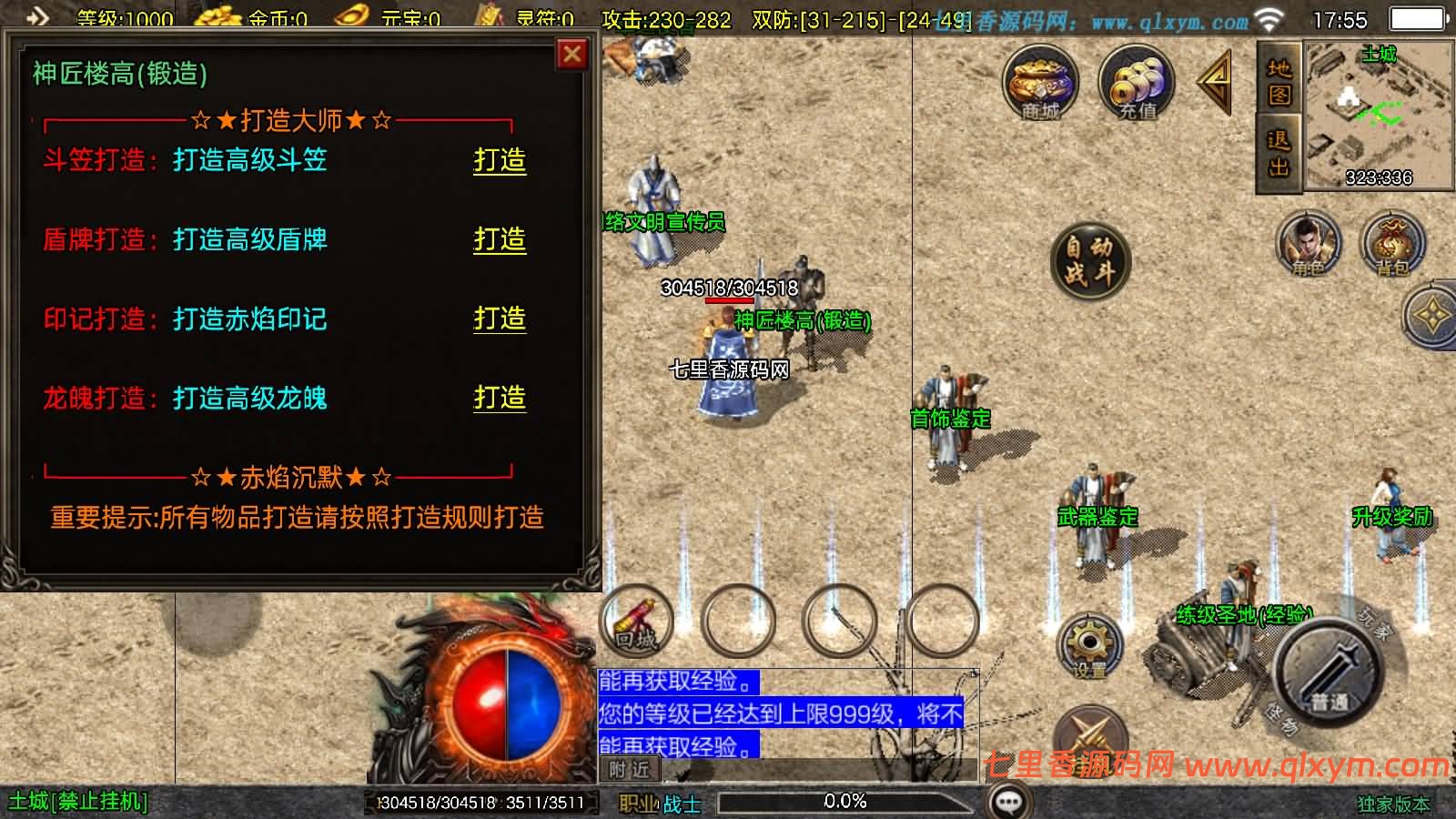This screenshot has width=1456, height=819.
Task: Open the 充值 recharge icon
Action: 1137,84
